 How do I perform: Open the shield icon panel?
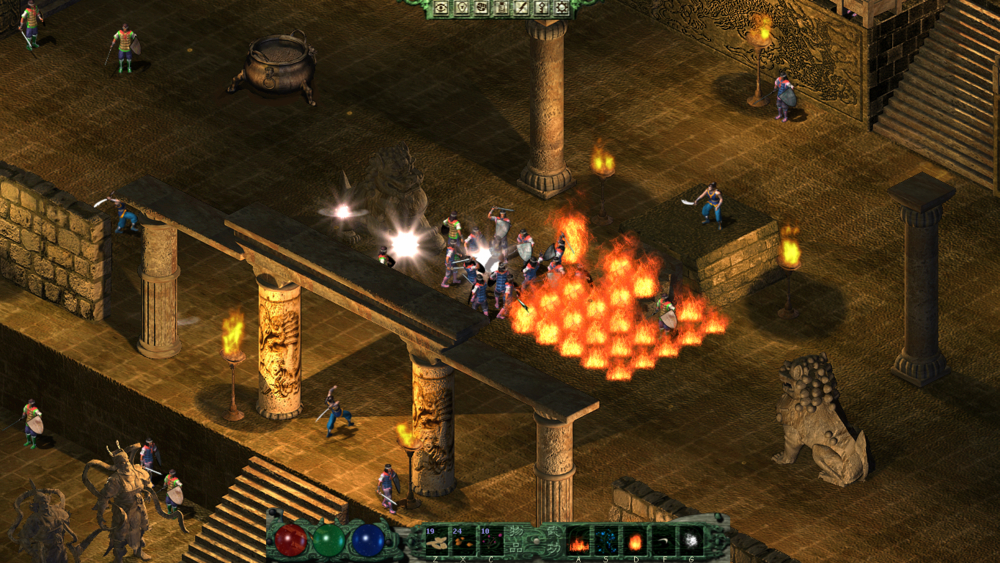[x=461, y=8]
